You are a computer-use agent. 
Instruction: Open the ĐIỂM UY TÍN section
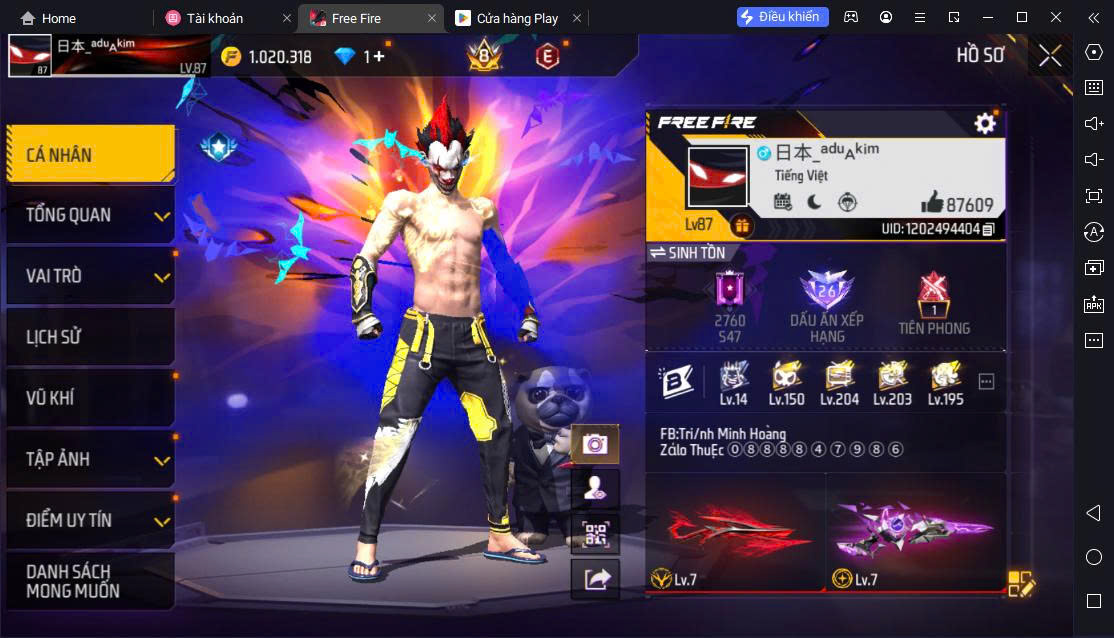[90, 520]
